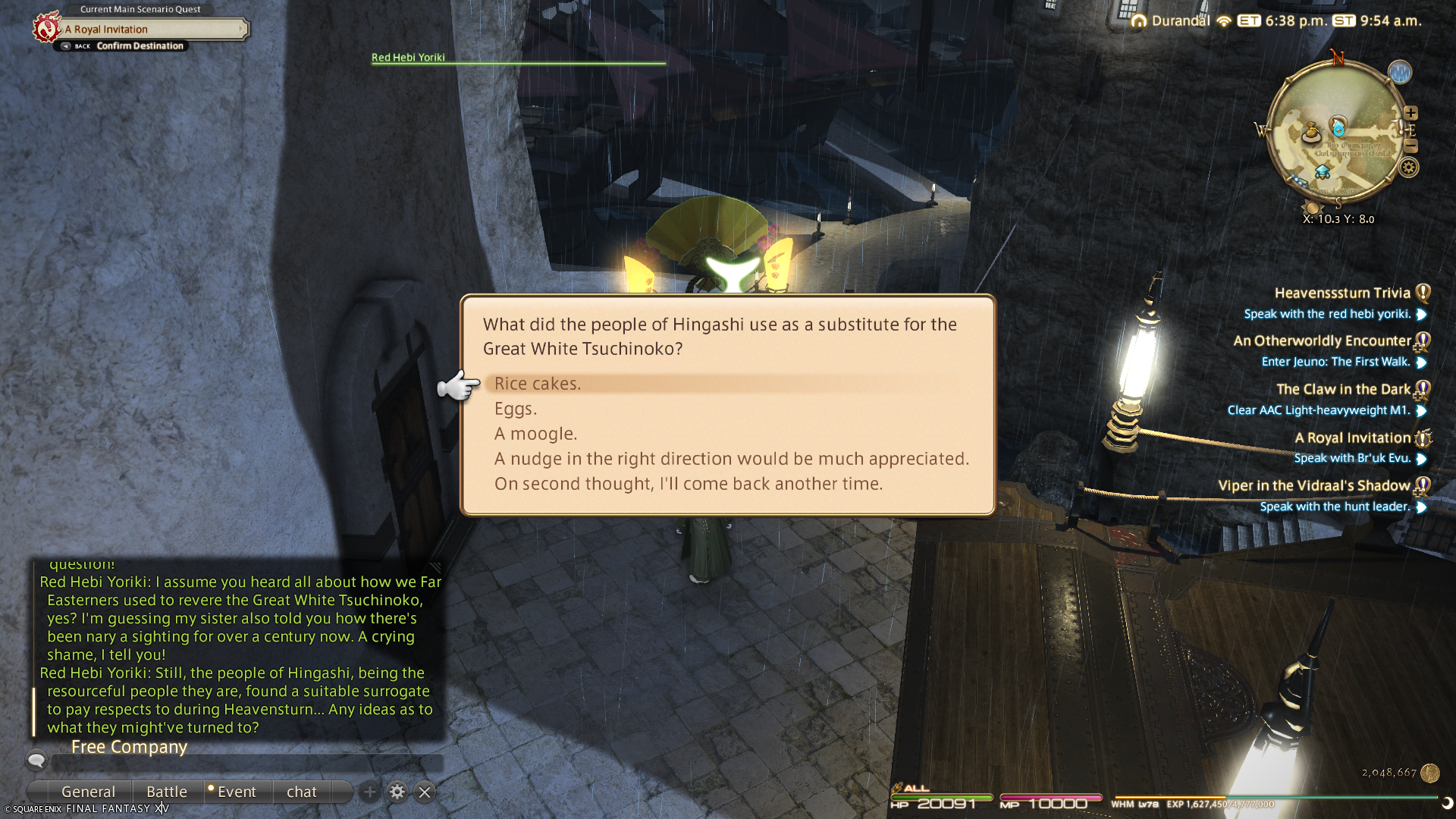This screenshot has width=1456, height=819.
Task: Zoom out the minimap
Action: 1410,146
